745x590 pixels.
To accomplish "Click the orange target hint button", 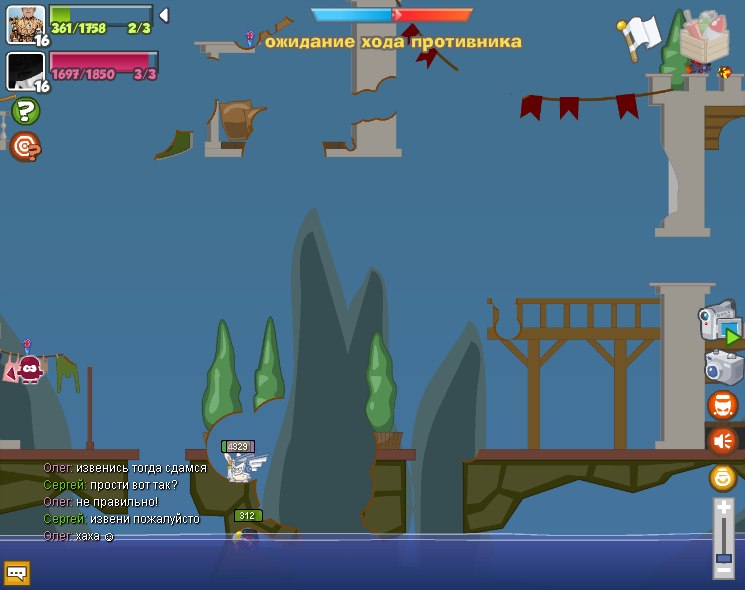I will (x=25, y=147).
